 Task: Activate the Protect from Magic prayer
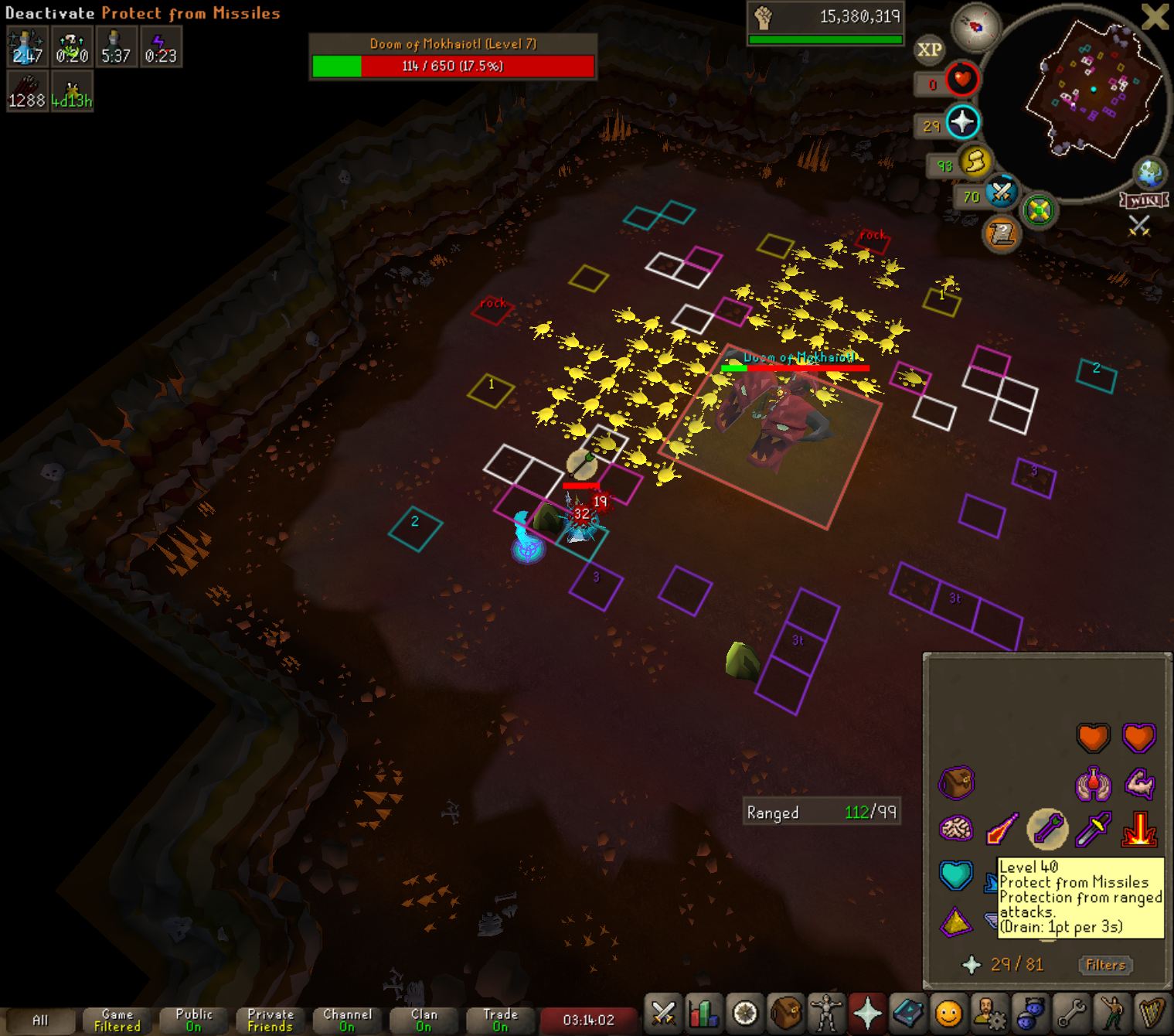[x=1002, y=830]
